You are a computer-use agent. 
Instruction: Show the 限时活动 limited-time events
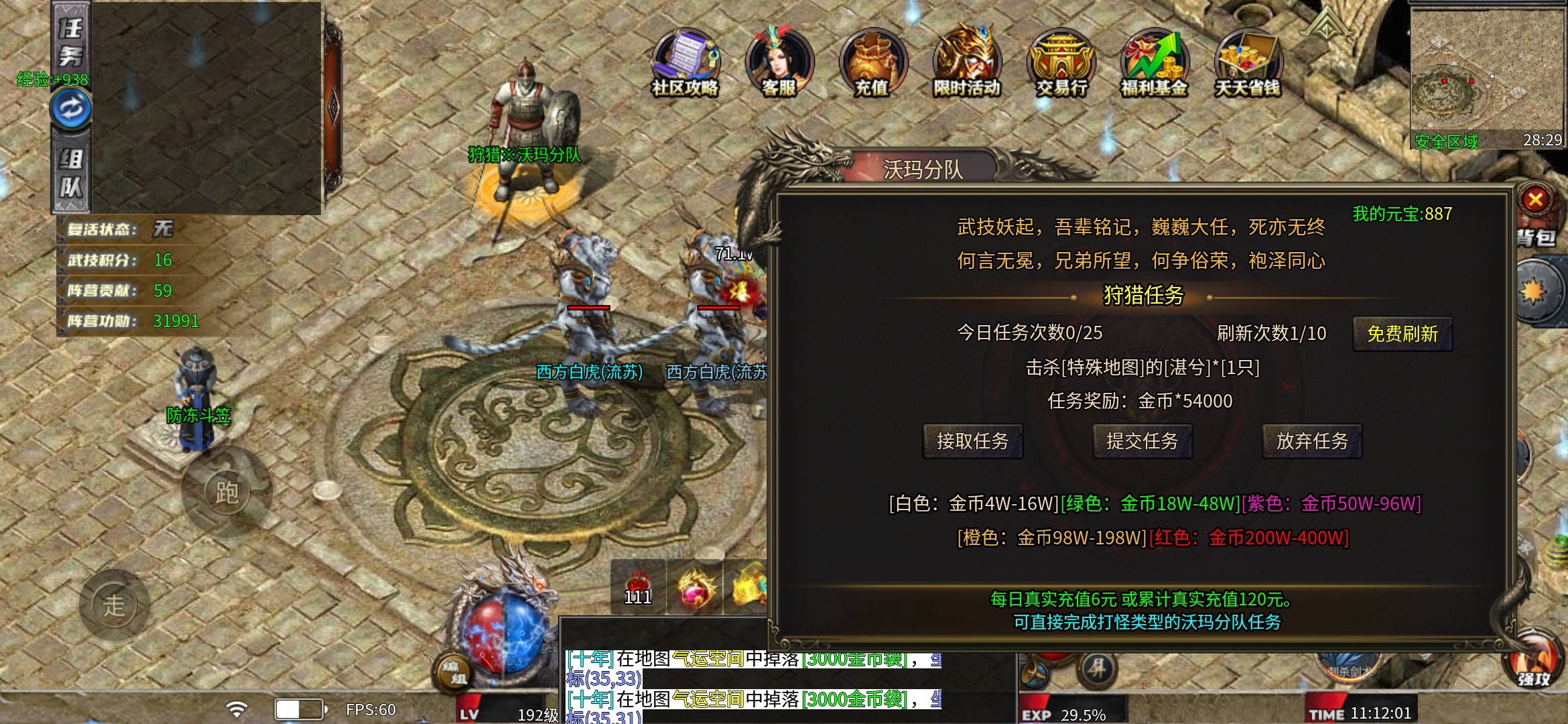(x=966, y=64)
